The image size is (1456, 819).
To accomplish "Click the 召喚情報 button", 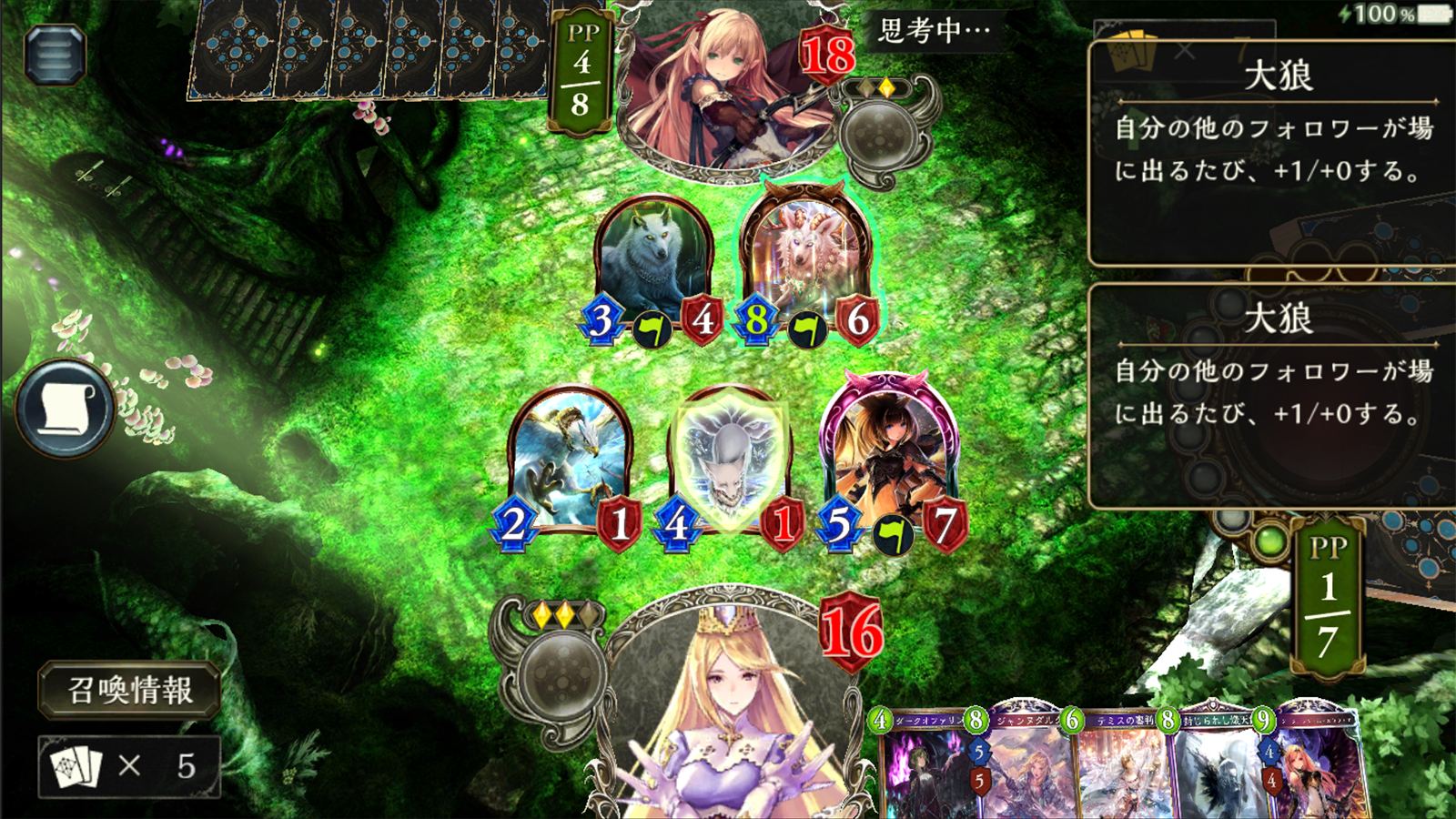I will tap(127, 692).
